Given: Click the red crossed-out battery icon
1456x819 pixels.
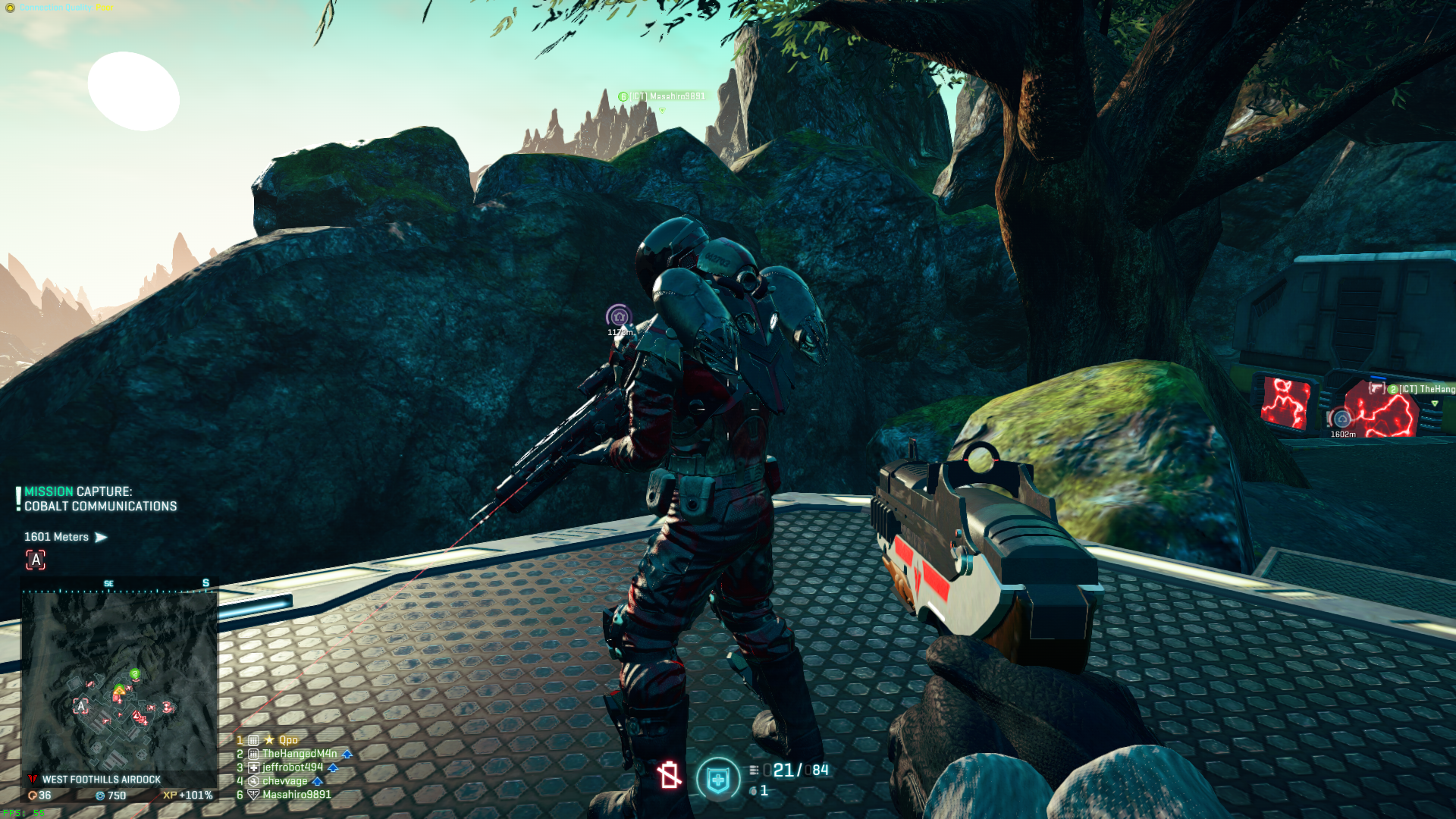Looking at the screenshot, I should [x=669, y=775].
